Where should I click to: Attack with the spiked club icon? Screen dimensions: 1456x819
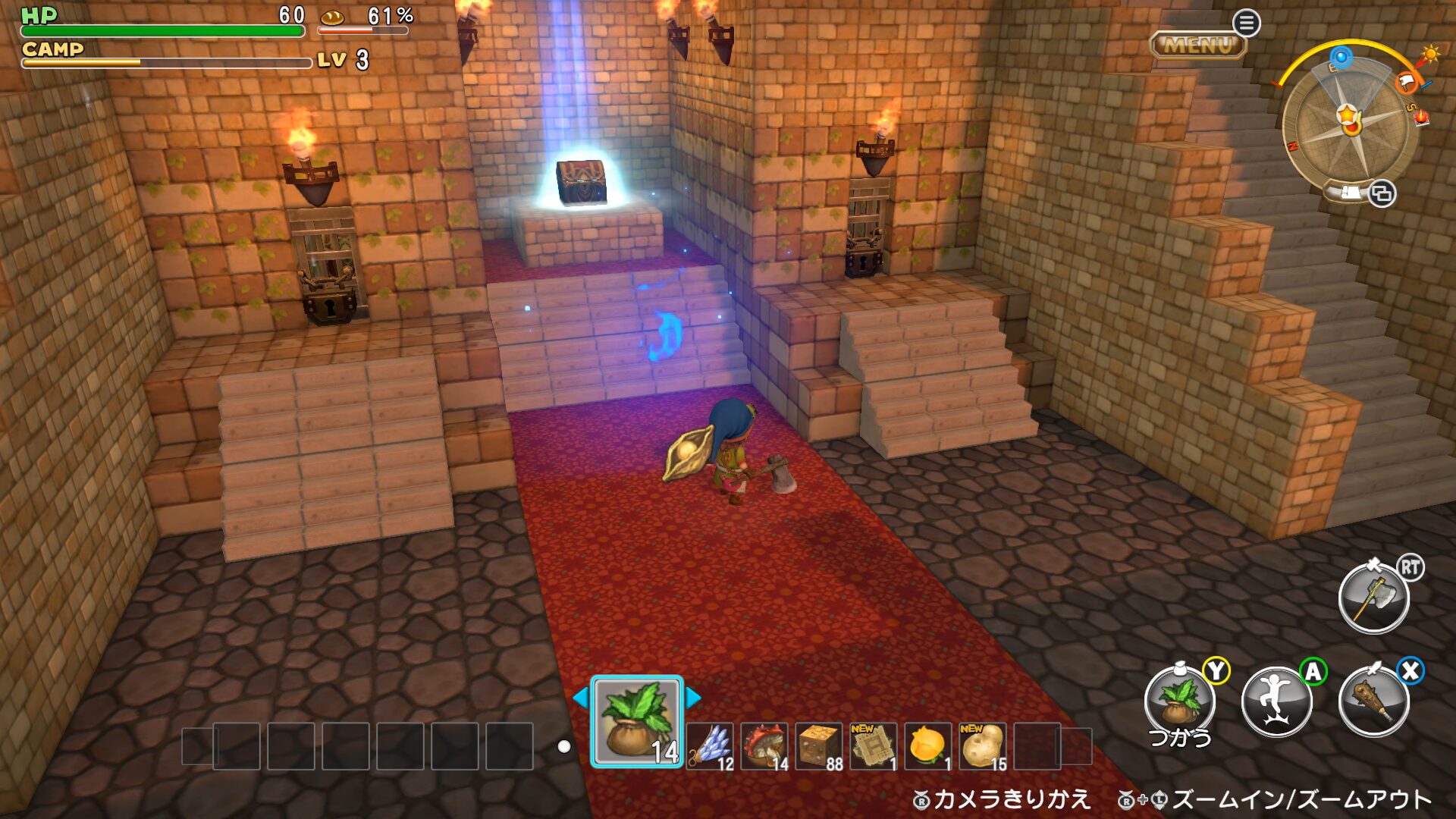tap(1374, 701)
